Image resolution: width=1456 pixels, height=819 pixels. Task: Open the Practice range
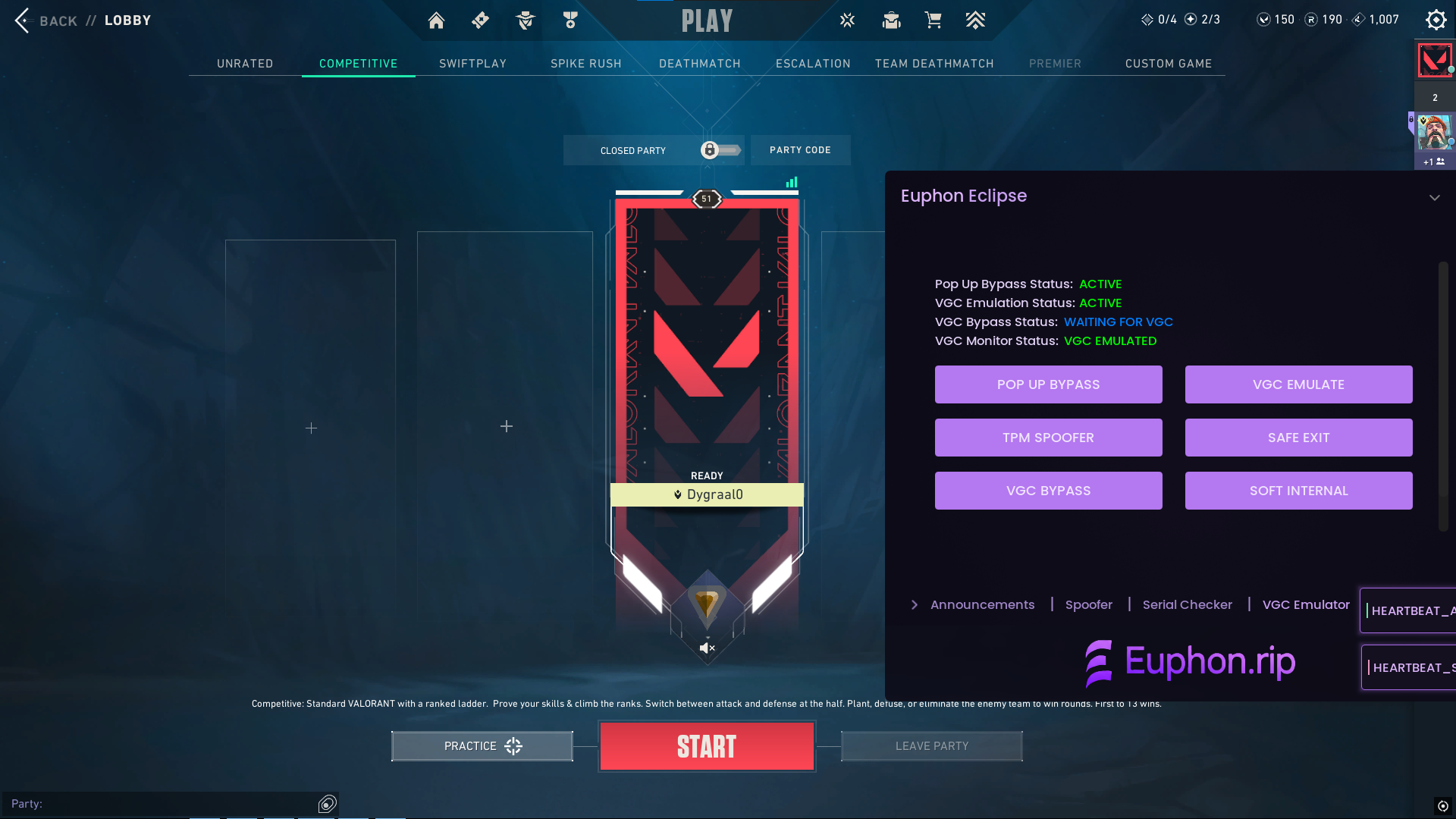(482, 746)
